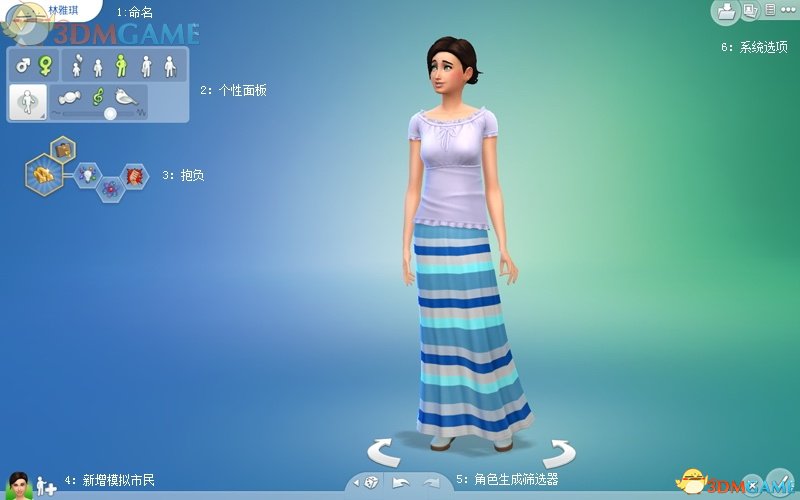
Task: Choose the child age icon with balloon
Action: click(77, 66)
